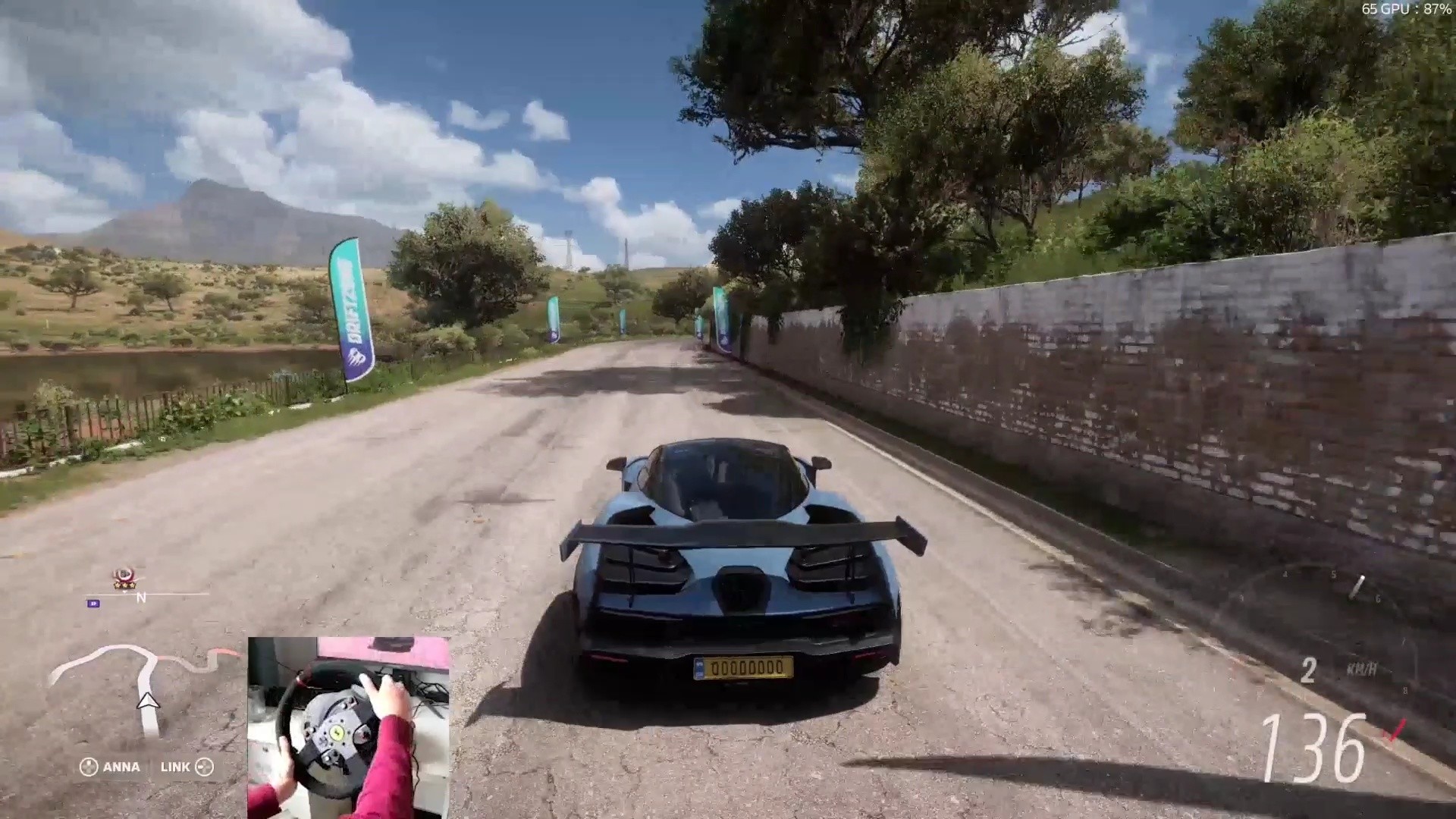
Task: Open the LINK chat label
Action: [186, 767]
